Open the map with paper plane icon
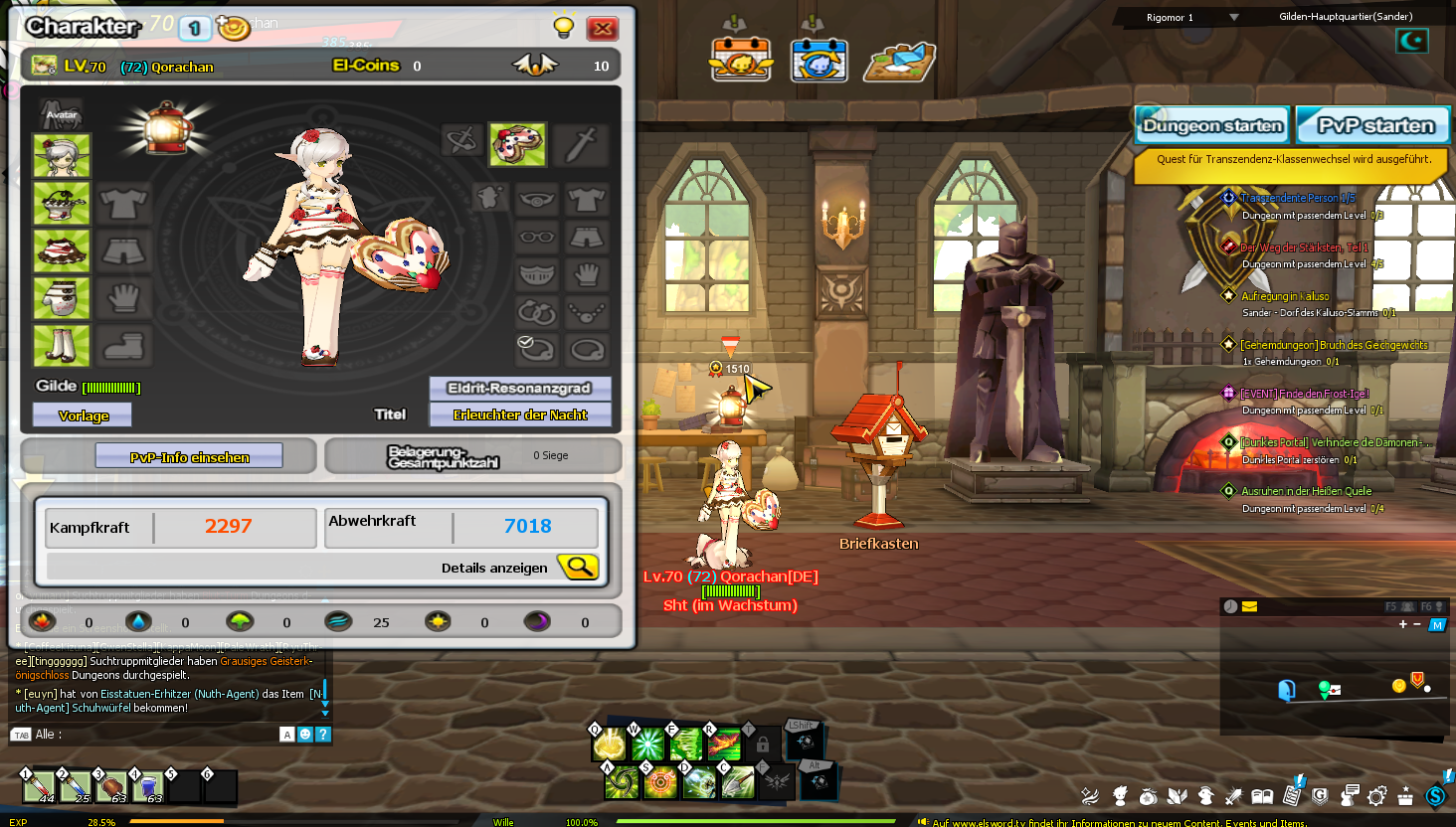 pyautogui.click(x=900, y=62)
